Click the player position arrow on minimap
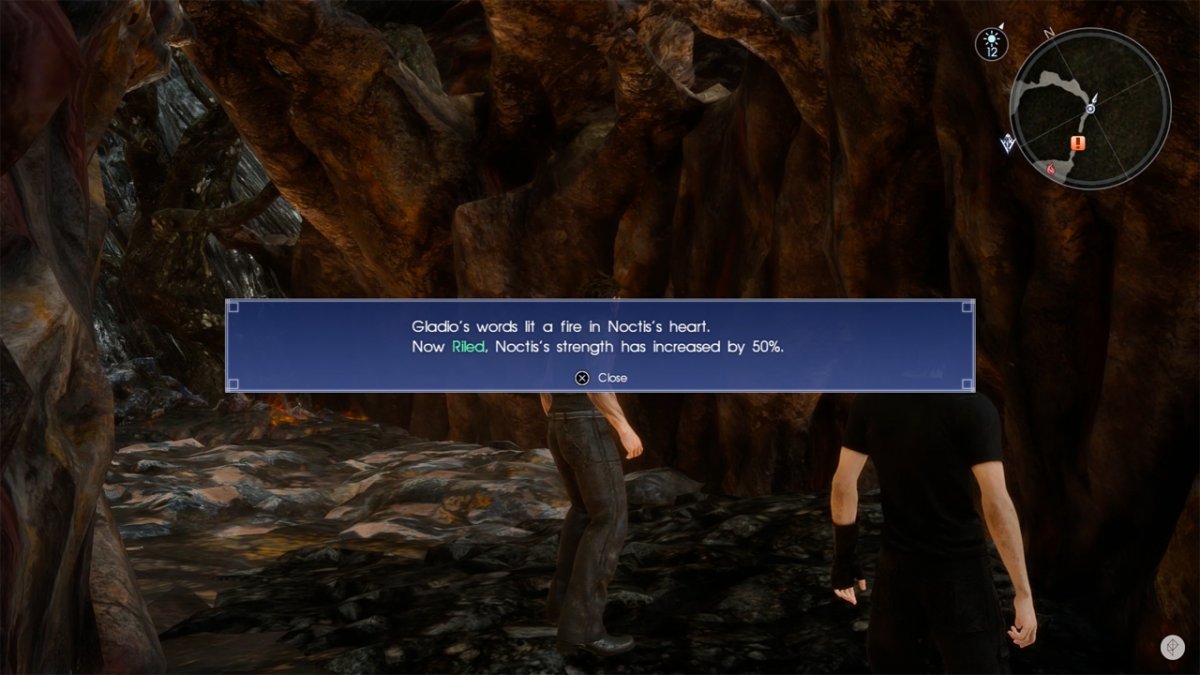Image resolution: width=1200 pixels, height=675 pixels. [1091, 108]
